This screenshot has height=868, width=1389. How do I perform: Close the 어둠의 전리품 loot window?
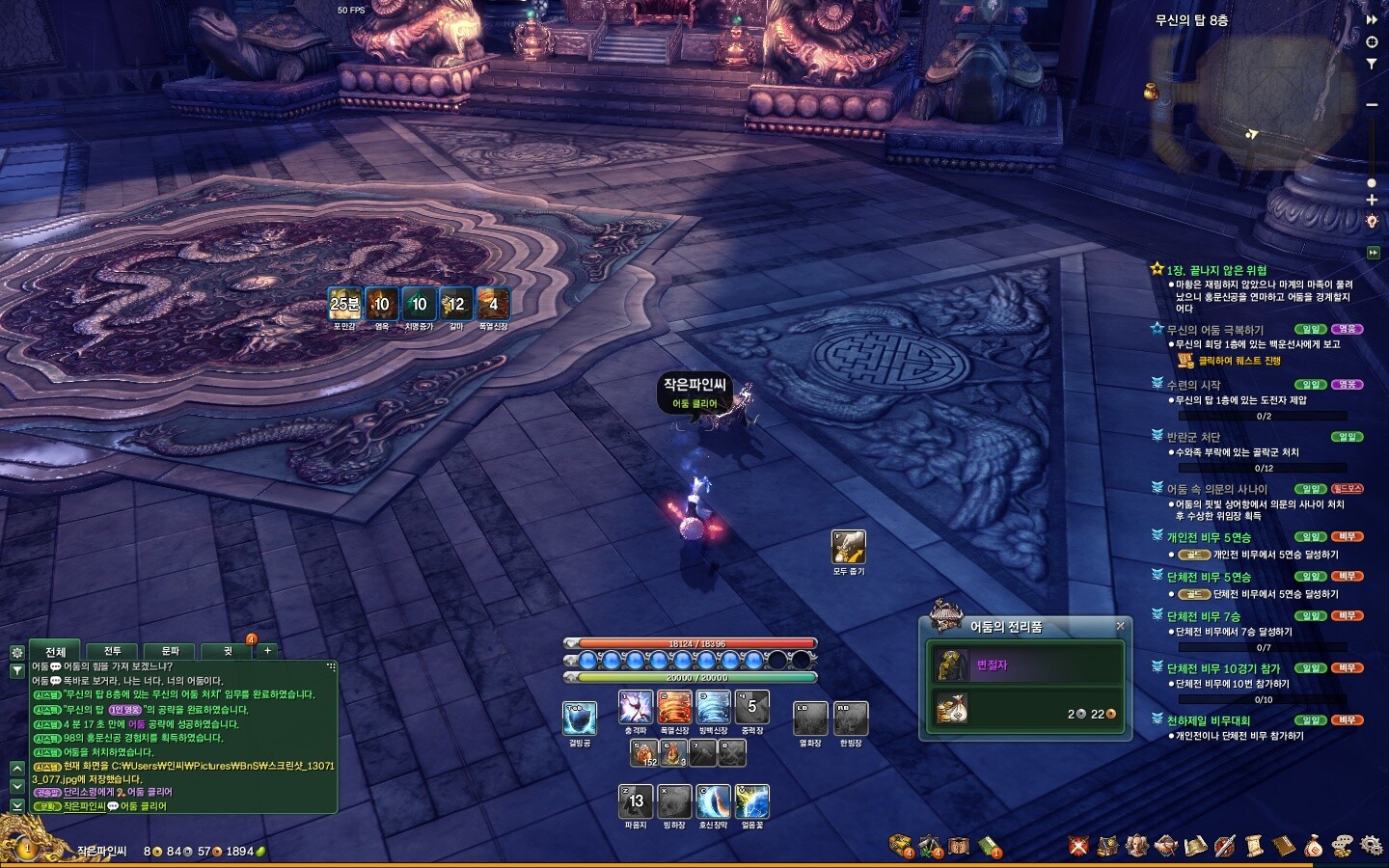(1120, 626)
